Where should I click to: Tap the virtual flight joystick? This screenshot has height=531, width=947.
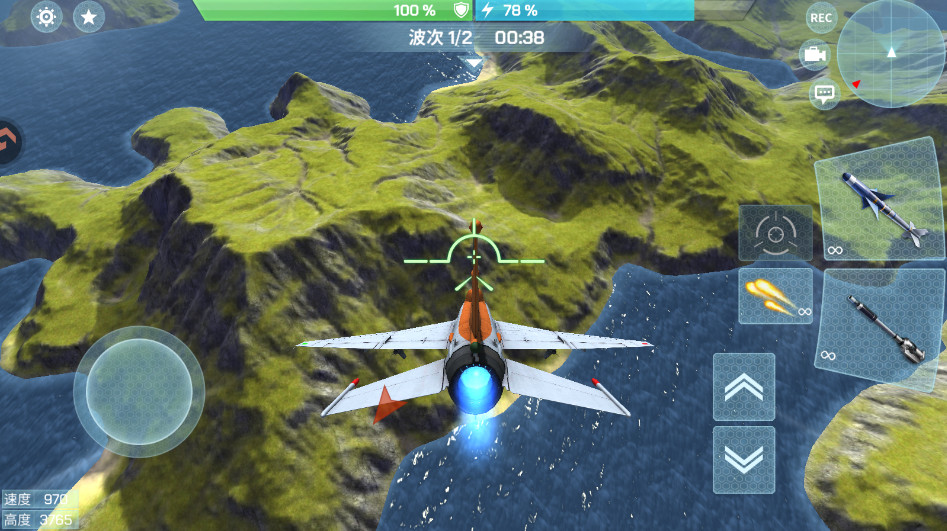point(138,391)
